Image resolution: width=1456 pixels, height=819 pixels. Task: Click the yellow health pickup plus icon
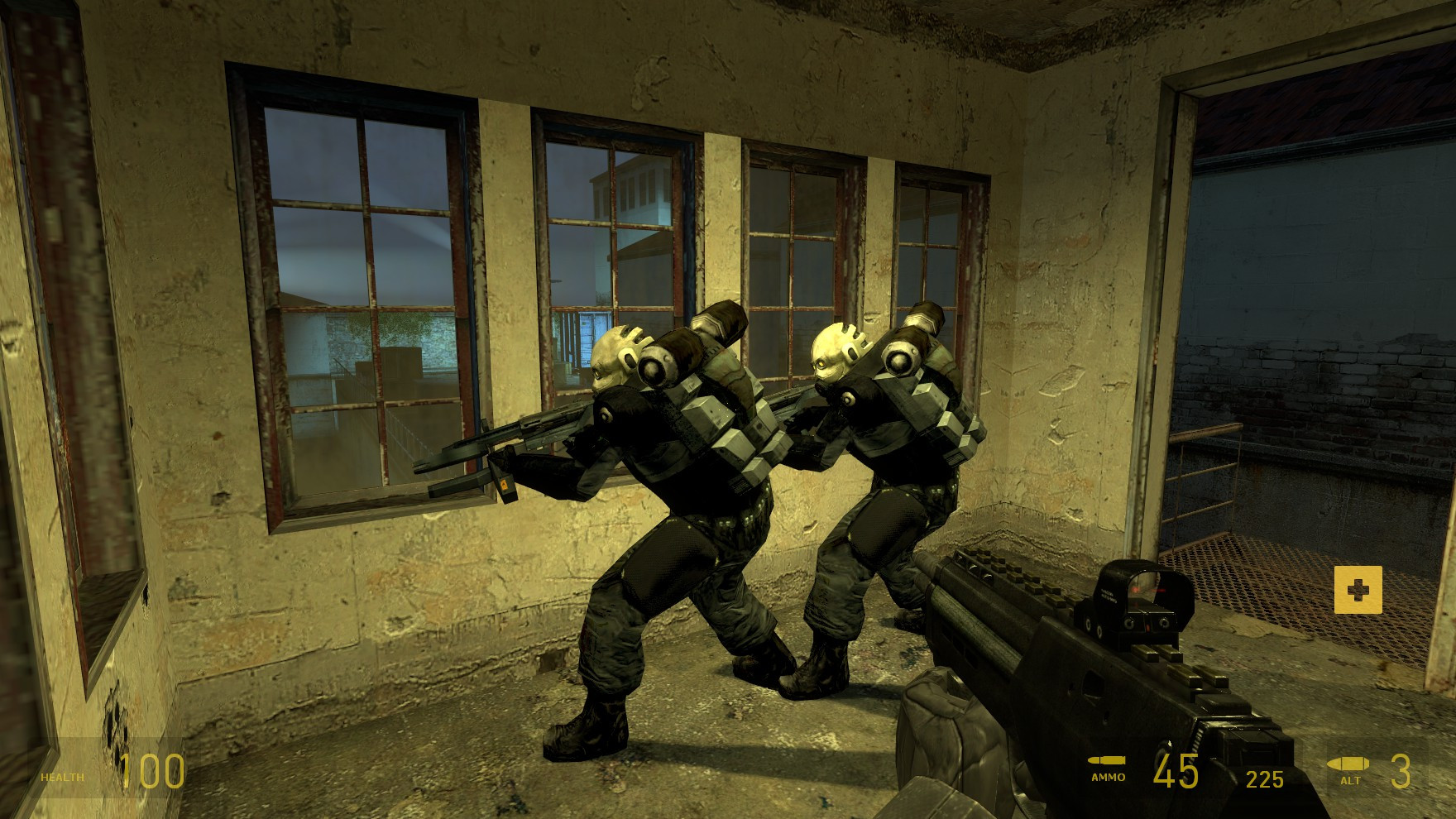click(1358, 591)
